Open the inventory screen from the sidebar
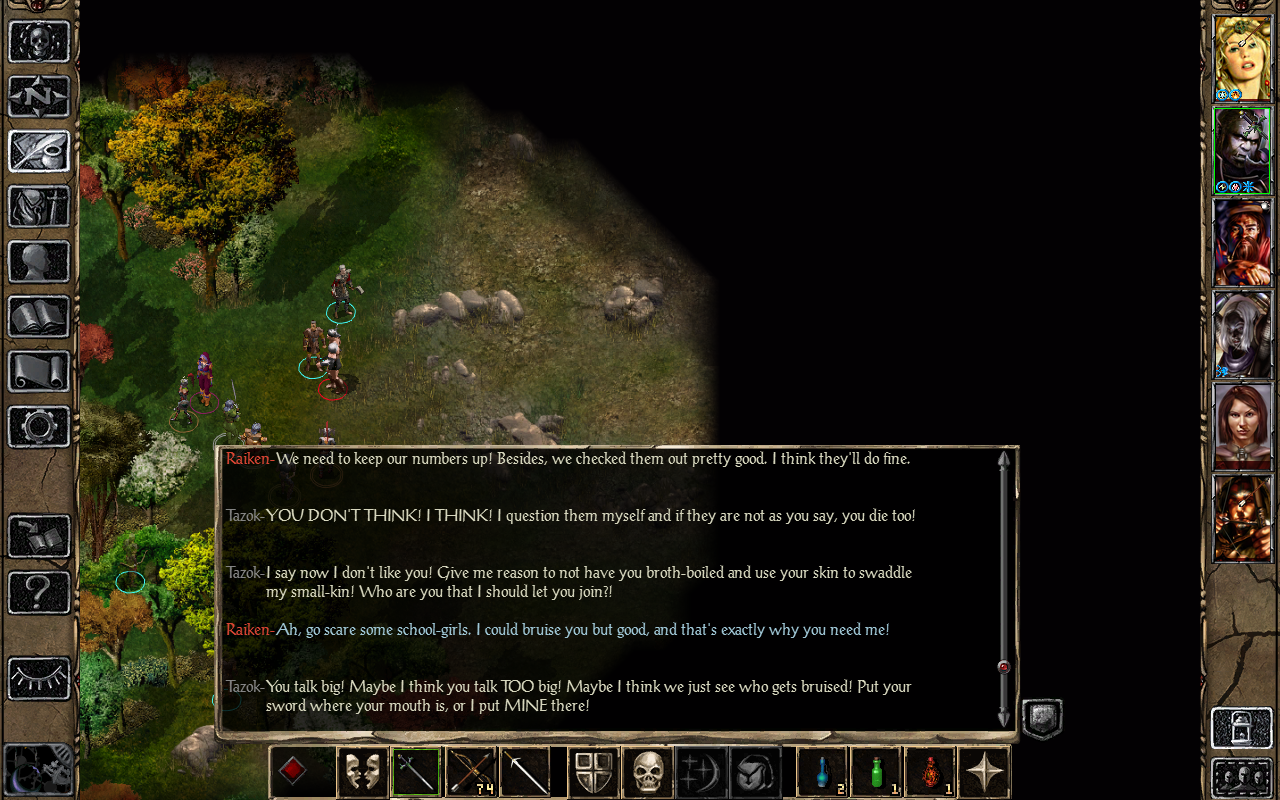 (x=39, y=207)
